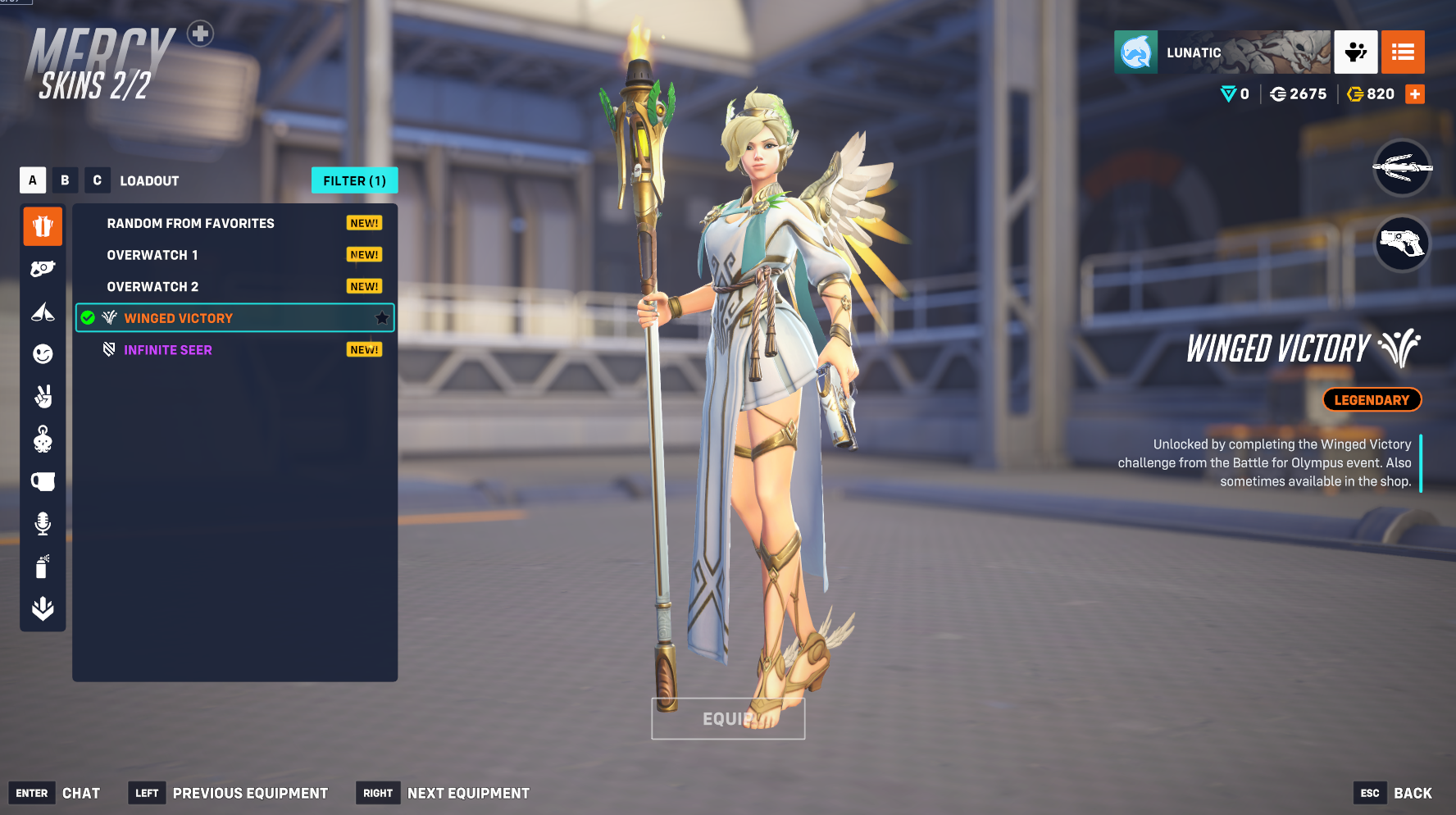Add more Overwatch coins with plus
This screenshot has width=1456, height=815.
(1415, 94)
